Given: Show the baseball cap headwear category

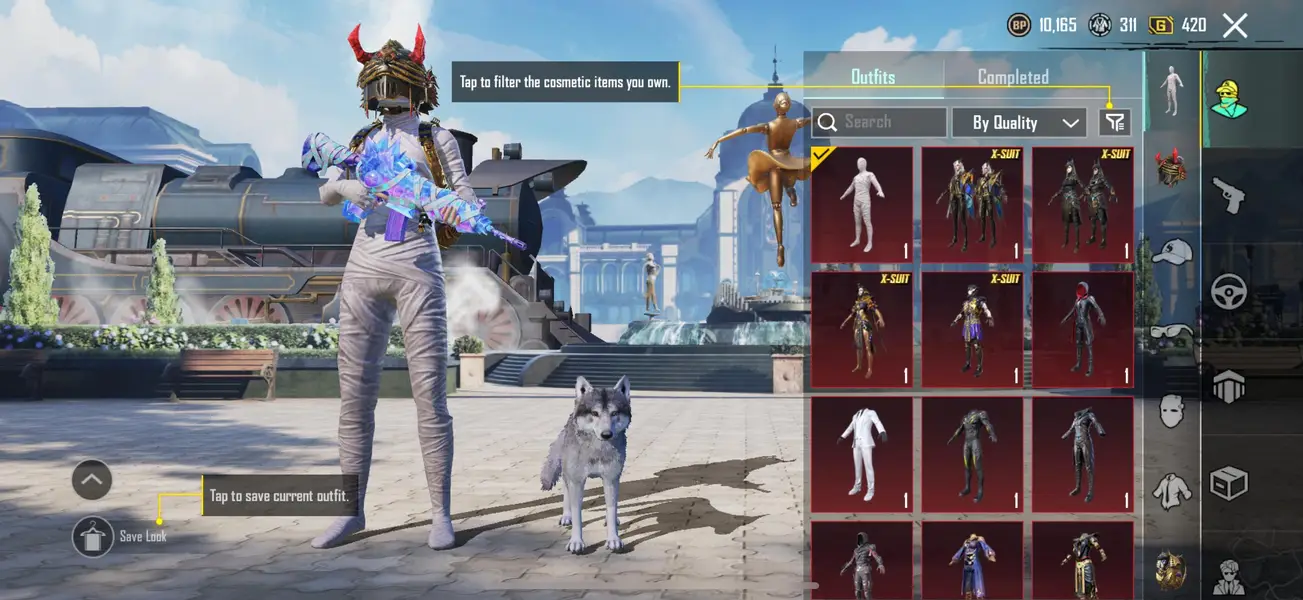Looking at the screenshot, I should [1171, 252].
